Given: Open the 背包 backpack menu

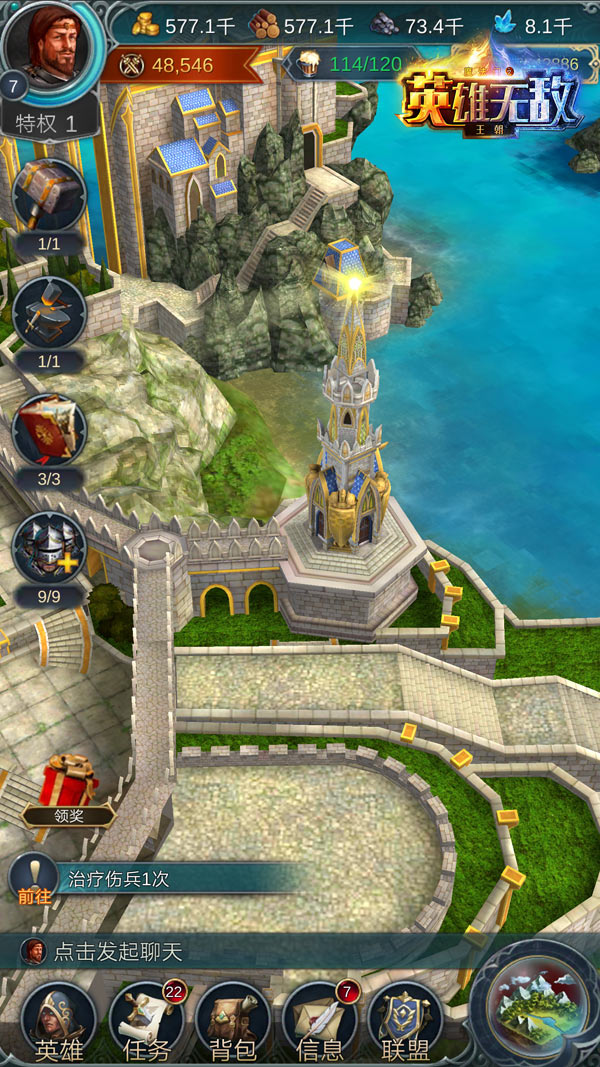Looking at the screenshot, I should coord(233,1020).
